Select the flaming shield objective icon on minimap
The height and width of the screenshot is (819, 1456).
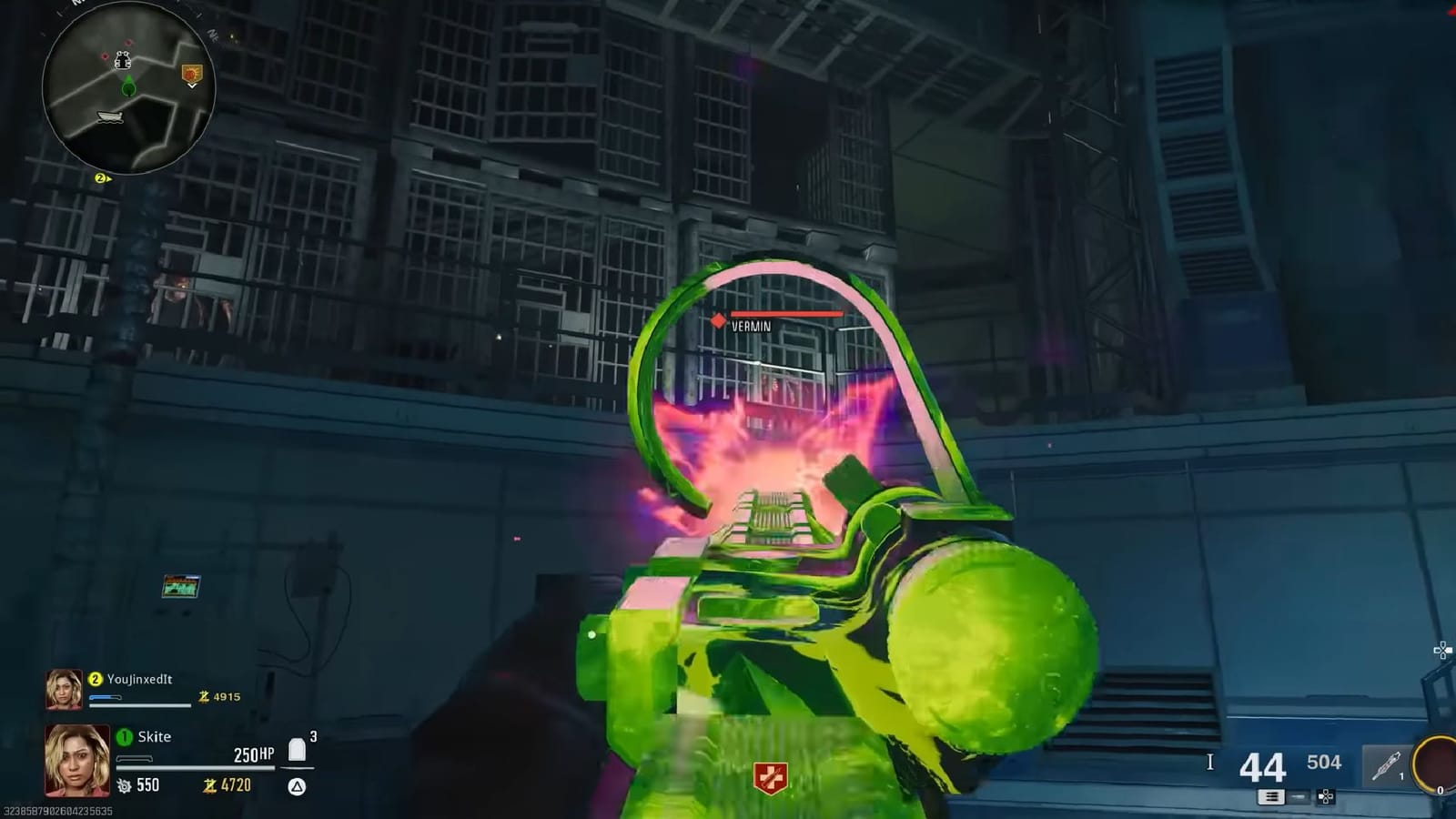point(192,75)
